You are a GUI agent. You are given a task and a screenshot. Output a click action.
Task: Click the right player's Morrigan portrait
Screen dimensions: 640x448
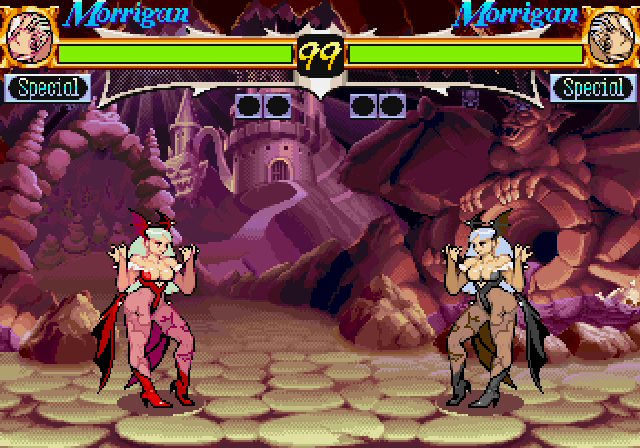click(610, 36)
